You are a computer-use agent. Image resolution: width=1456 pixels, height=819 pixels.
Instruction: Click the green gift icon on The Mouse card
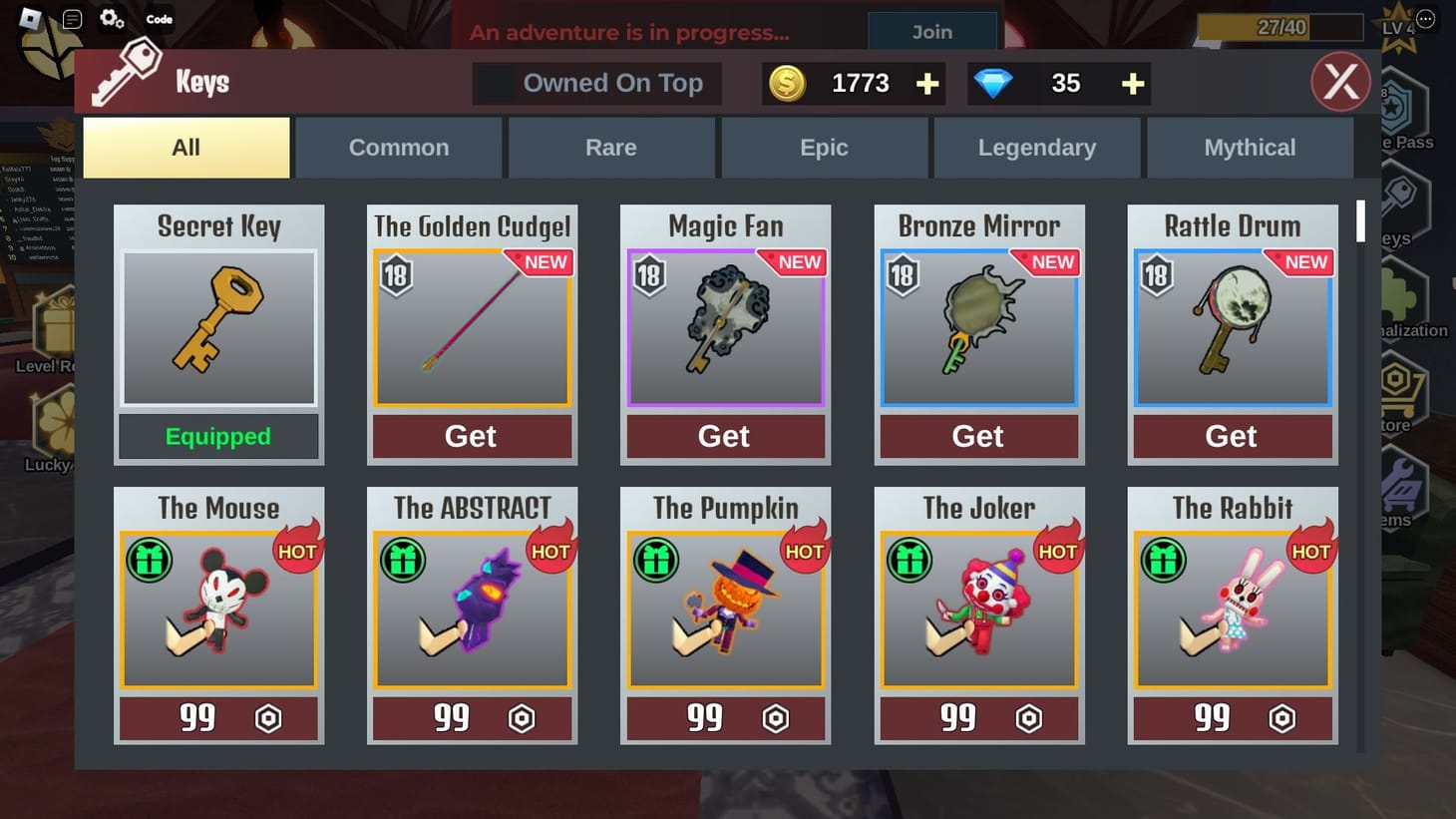pos(150,559)
